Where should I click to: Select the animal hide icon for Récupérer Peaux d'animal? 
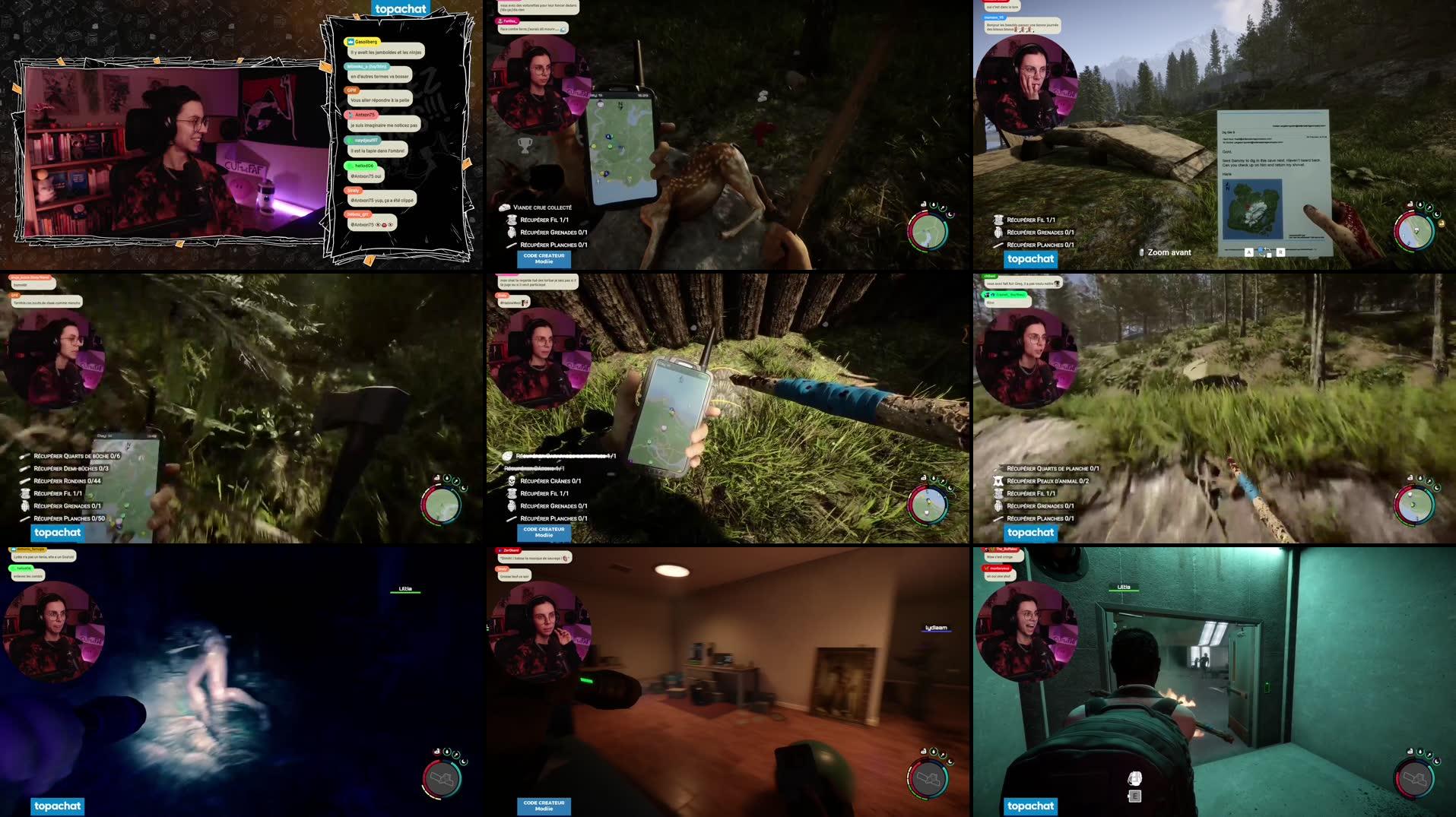click(x=998, y=481)
